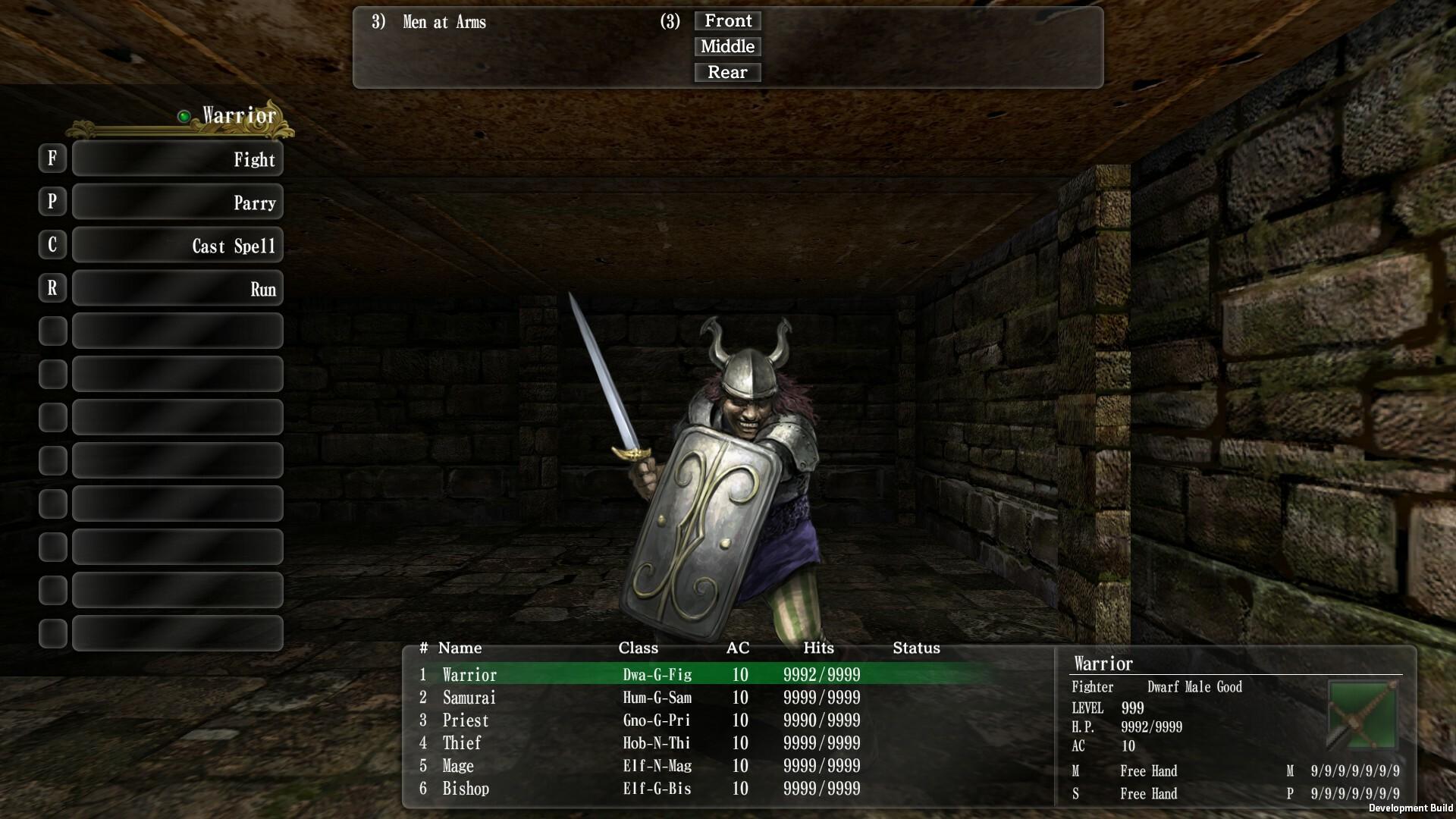Select Samurai in the party roster
This screenshot has height=819, width=1456.
(469, 698)
